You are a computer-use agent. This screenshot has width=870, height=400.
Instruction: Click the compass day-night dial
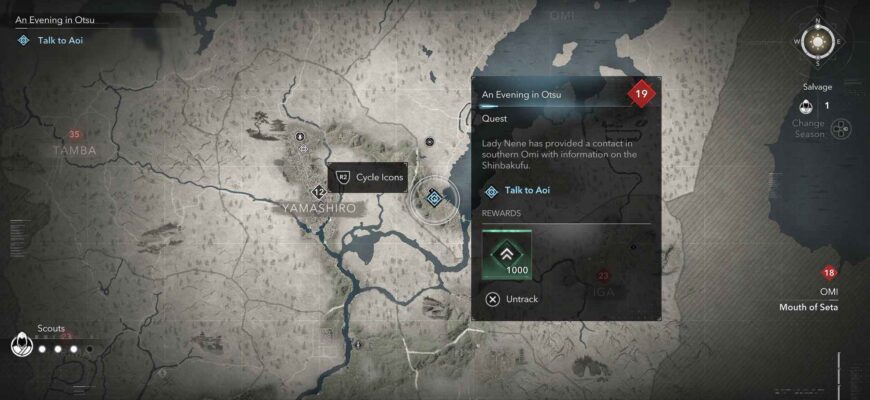(x=820, y=42)
